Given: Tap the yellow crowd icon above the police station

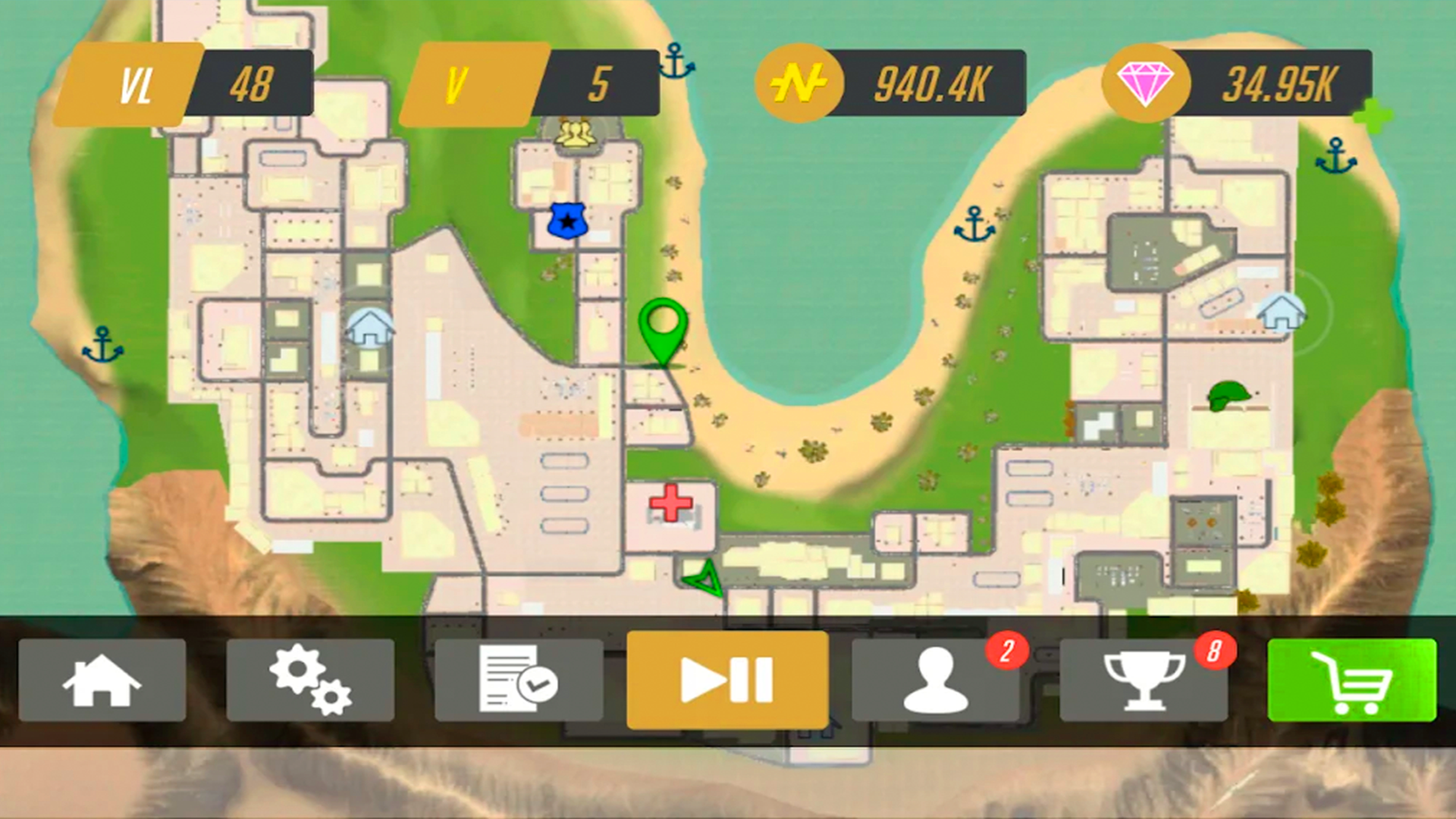Looking at the screenshot, I should click(x=576, y=133).
